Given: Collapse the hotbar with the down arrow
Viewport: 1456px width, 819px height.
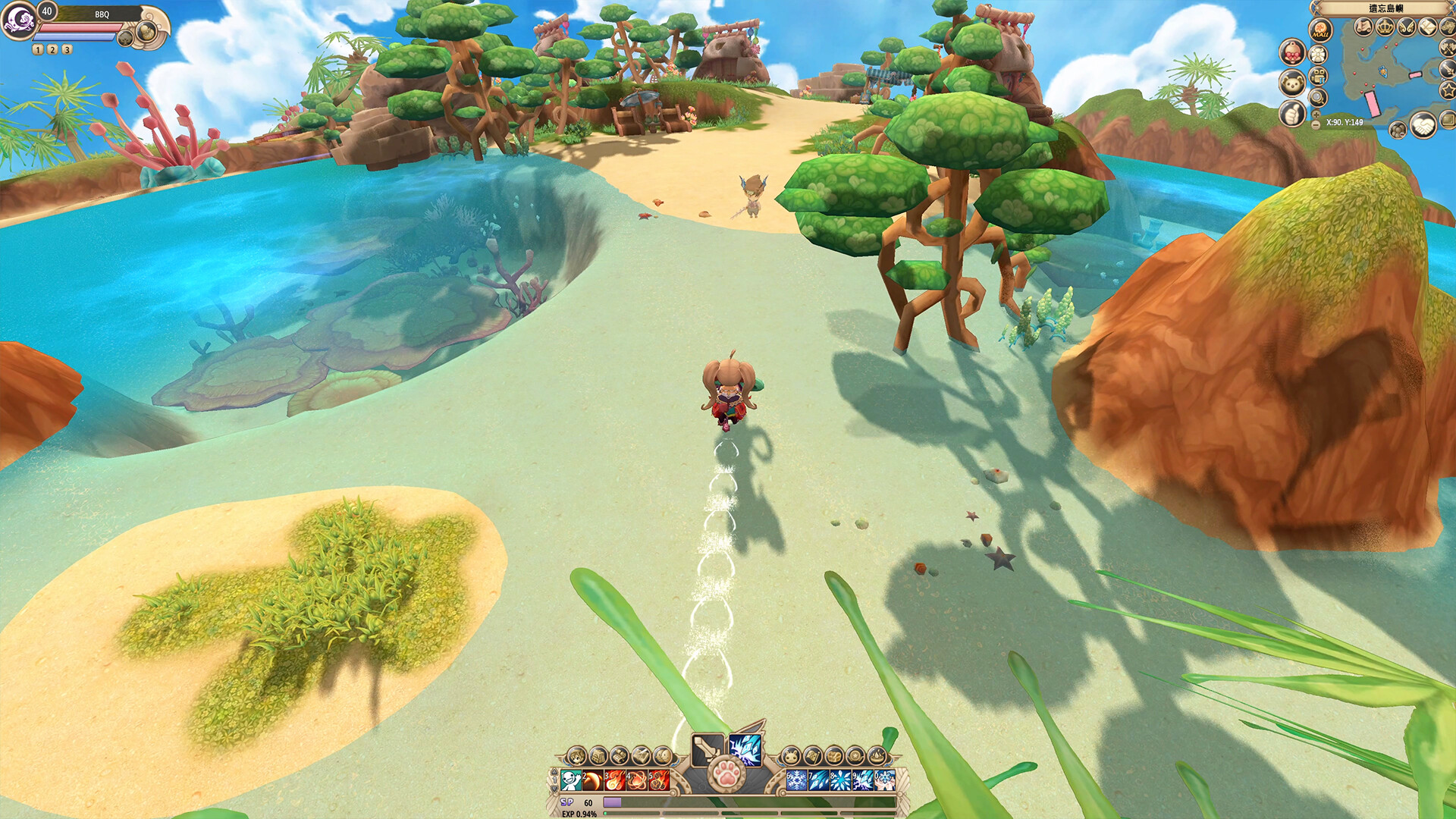Looking at the screenshot, I should 554,789.
